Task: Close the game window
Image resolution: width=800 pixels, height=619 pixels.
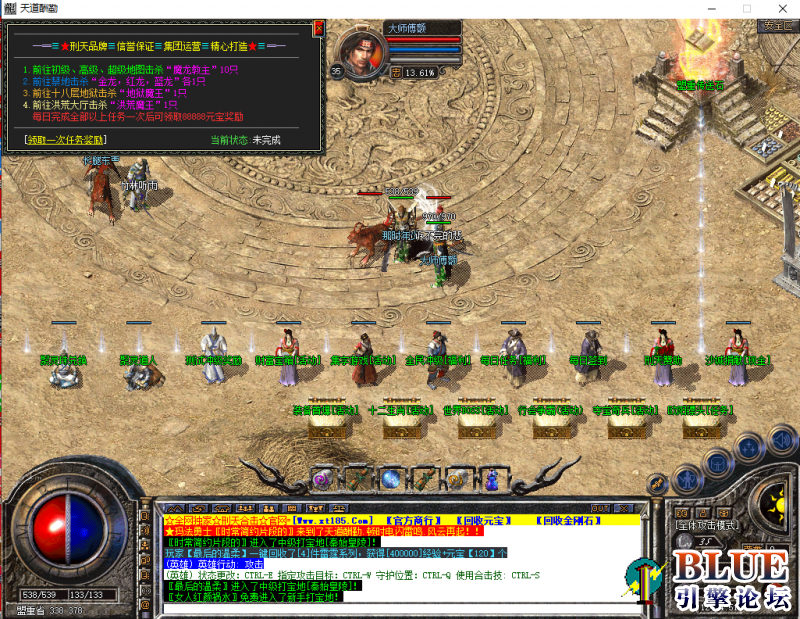Action: coord(781,8)
